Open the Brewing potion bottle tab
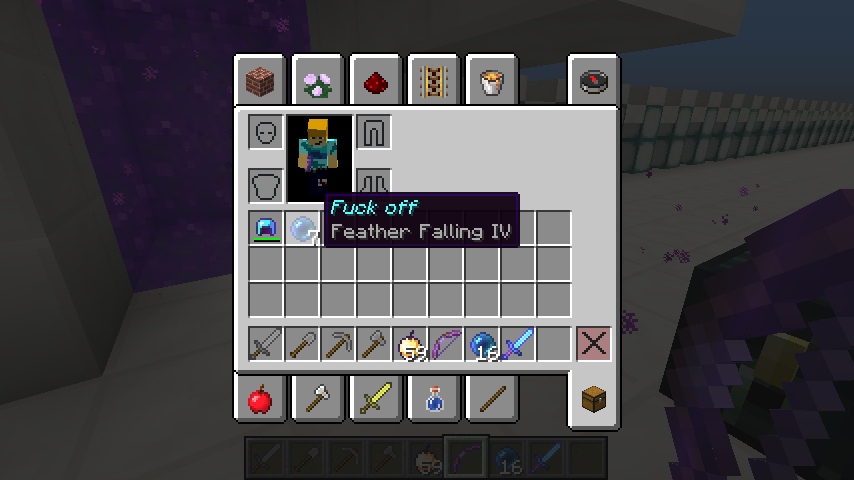Viewport: 854px width, 480px height. pos(434,399)
